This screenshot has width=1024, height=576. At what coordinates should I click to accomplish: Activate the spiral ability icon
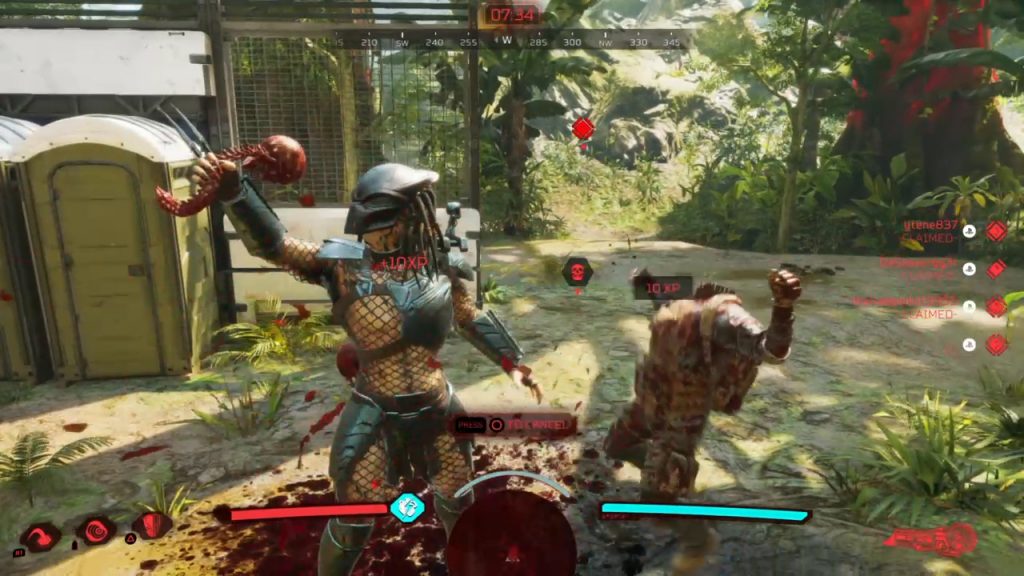click(96, 530)
